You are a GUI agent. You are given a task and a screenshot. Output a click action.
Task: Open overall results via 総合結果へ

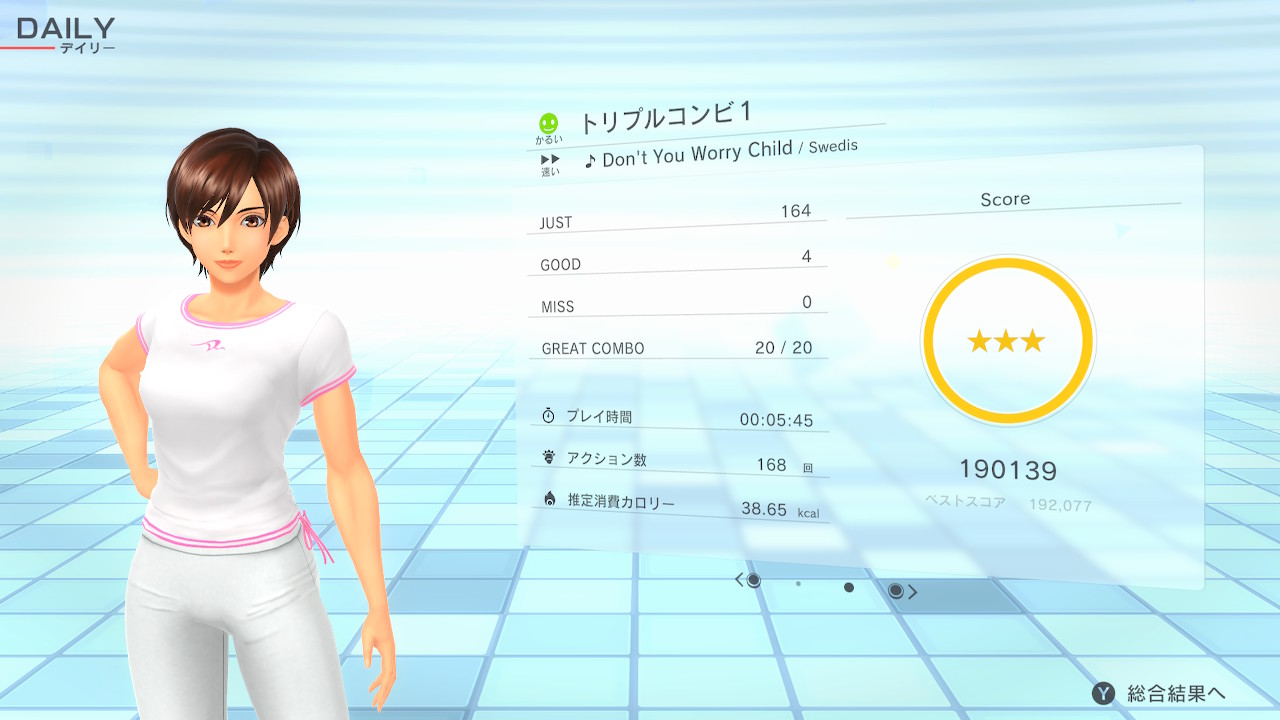point(1160,693)
